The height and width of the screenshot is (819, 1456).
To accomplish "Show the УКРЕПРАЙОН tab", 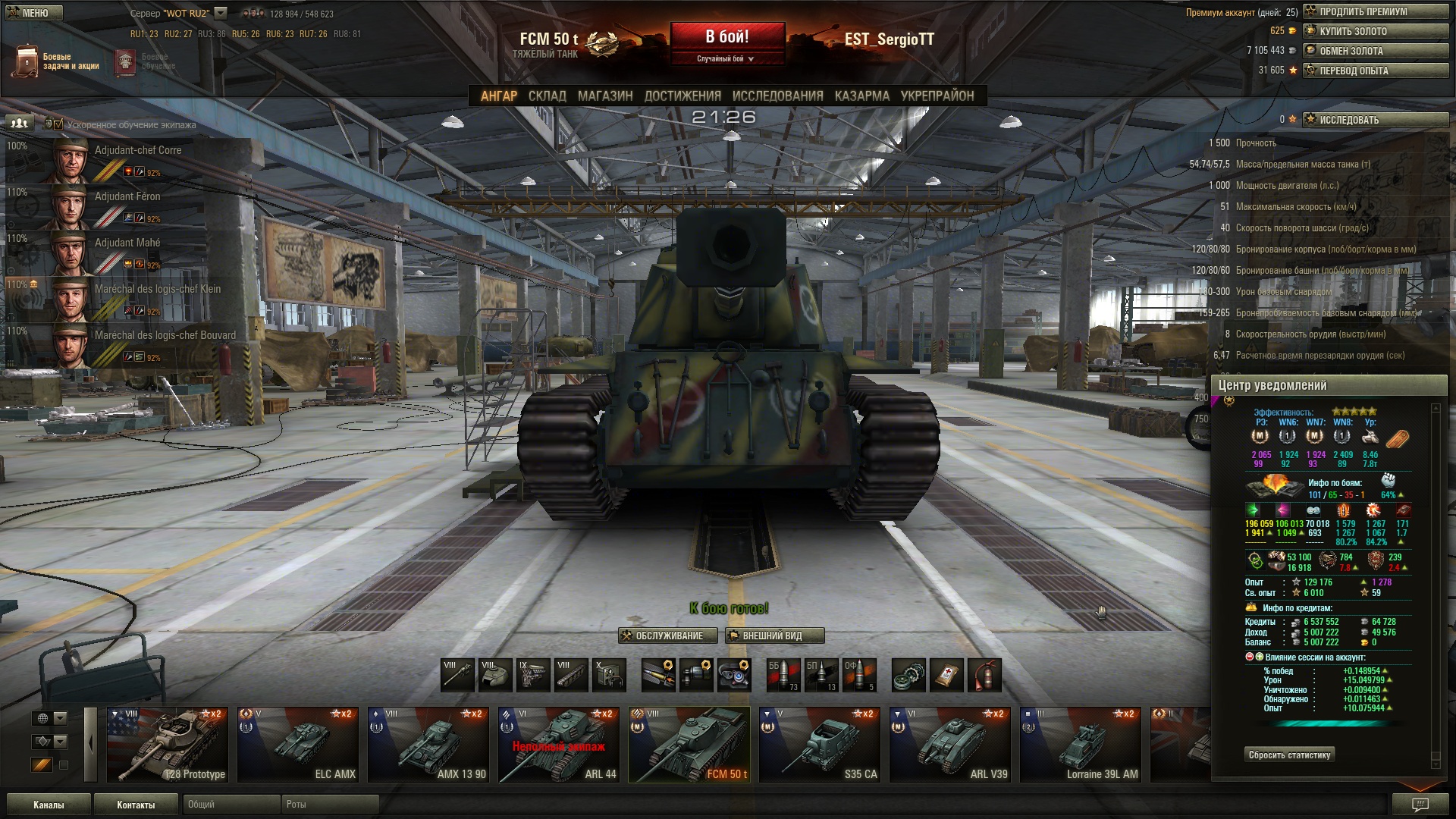I will point(937,96).
